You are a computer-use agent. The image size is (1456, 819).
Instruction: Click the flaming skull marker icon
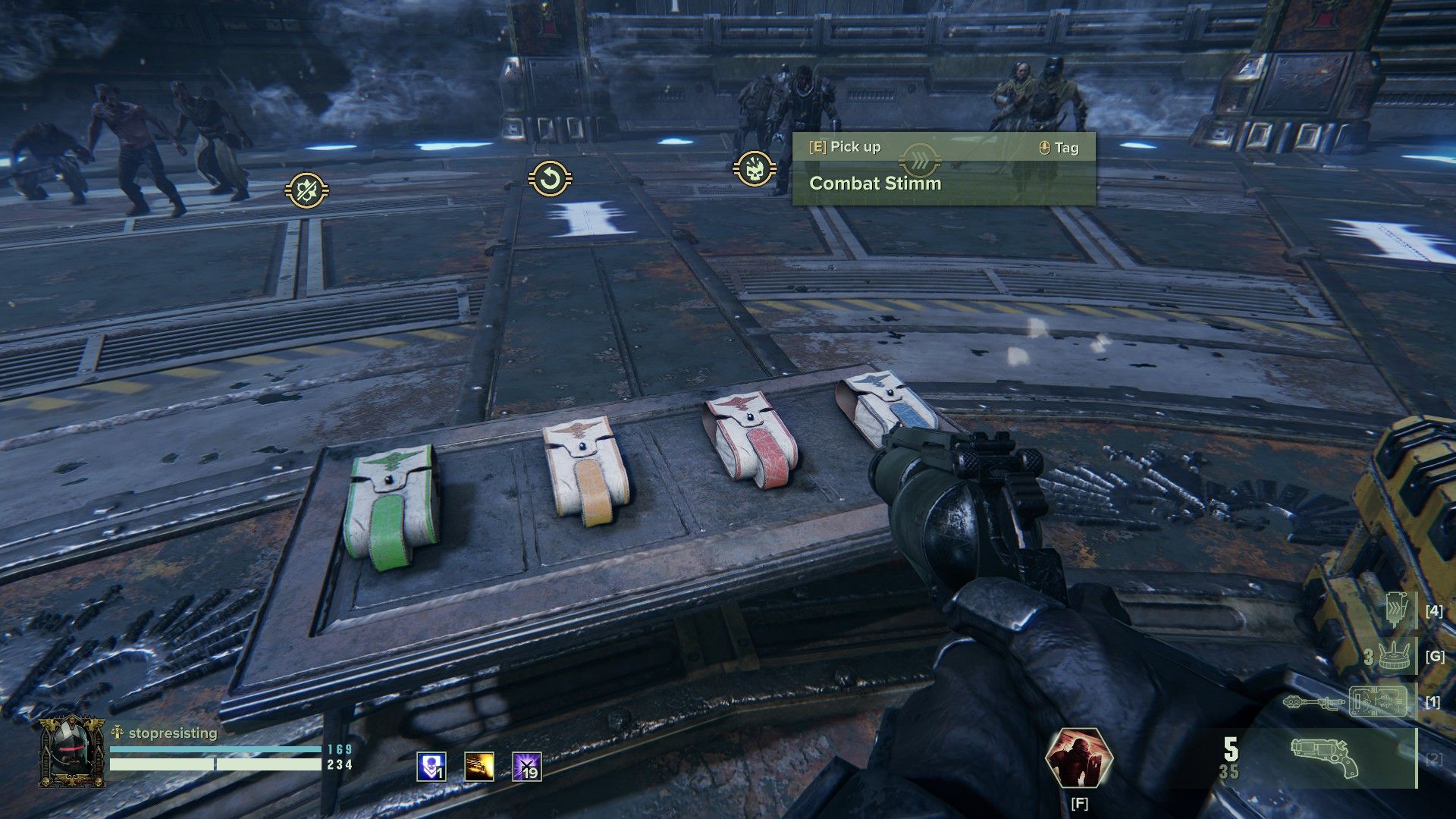[x=755, y=169]
